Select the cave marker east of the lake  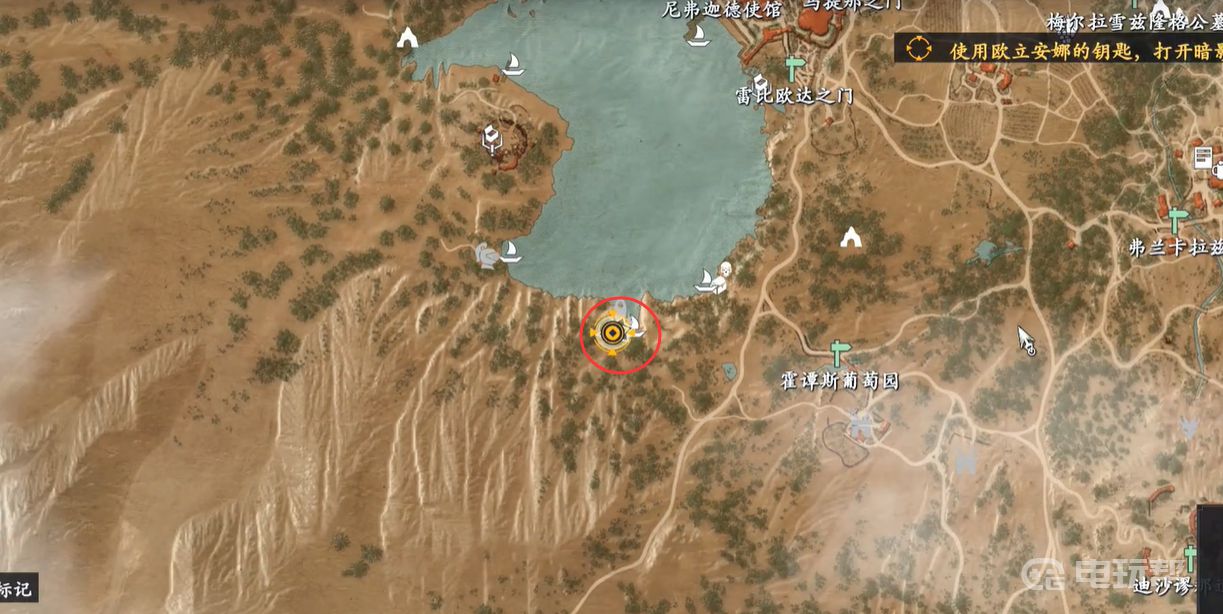coord(851,237)
